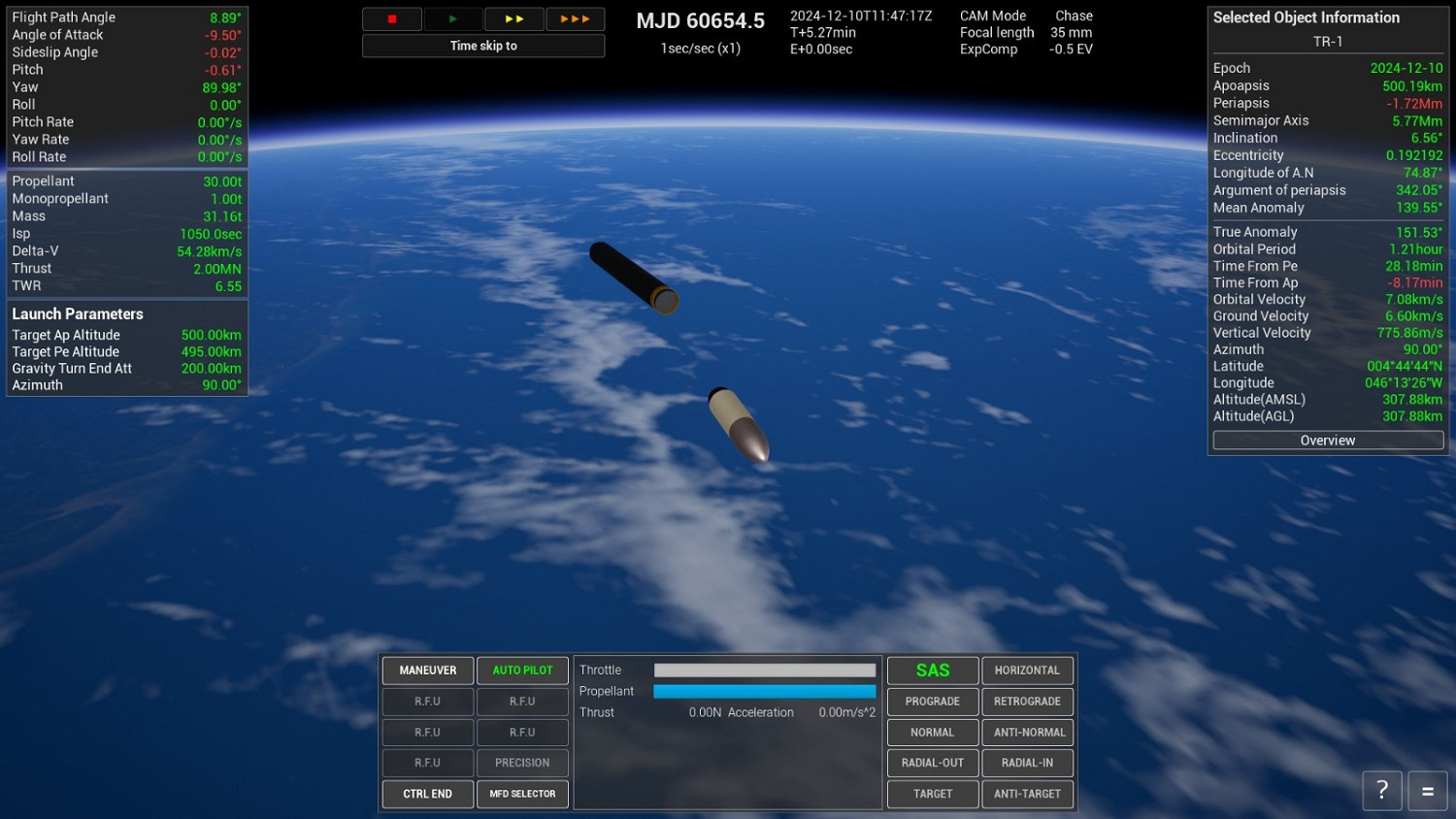Switch to the MANEUVER panel
Image resolution: width=1456 pixels, height=819 pixels.
(x=427, y=670)
